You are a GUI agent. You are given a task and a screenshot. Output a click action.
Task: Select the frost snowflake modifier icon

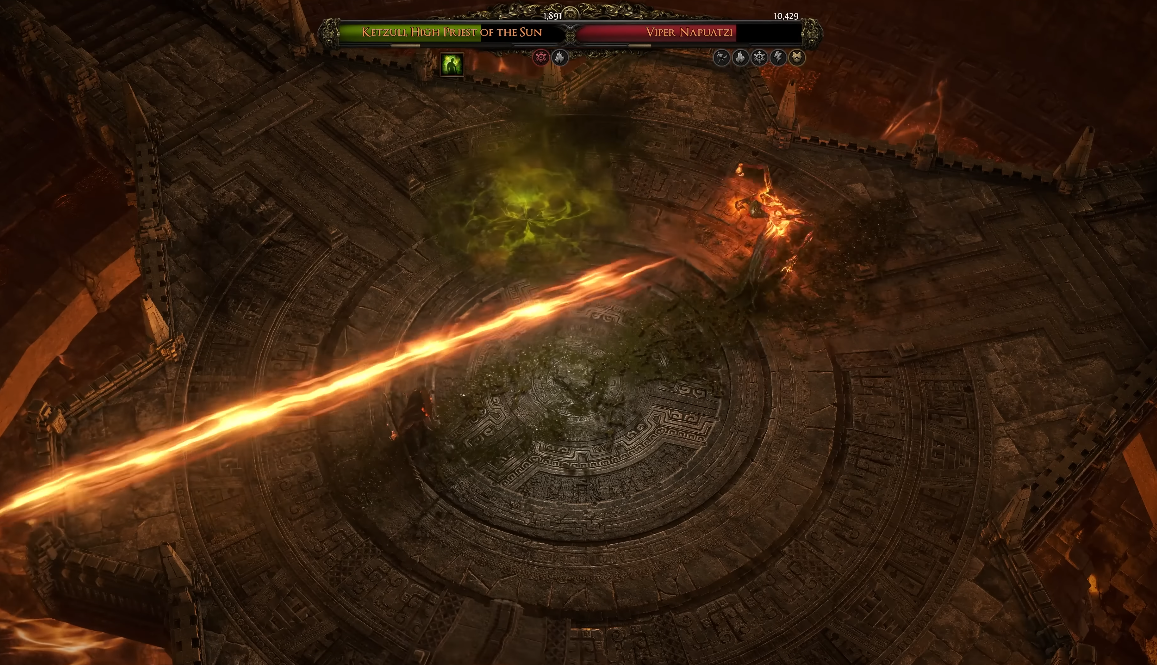pyautogui.click(x=758, y=58)
